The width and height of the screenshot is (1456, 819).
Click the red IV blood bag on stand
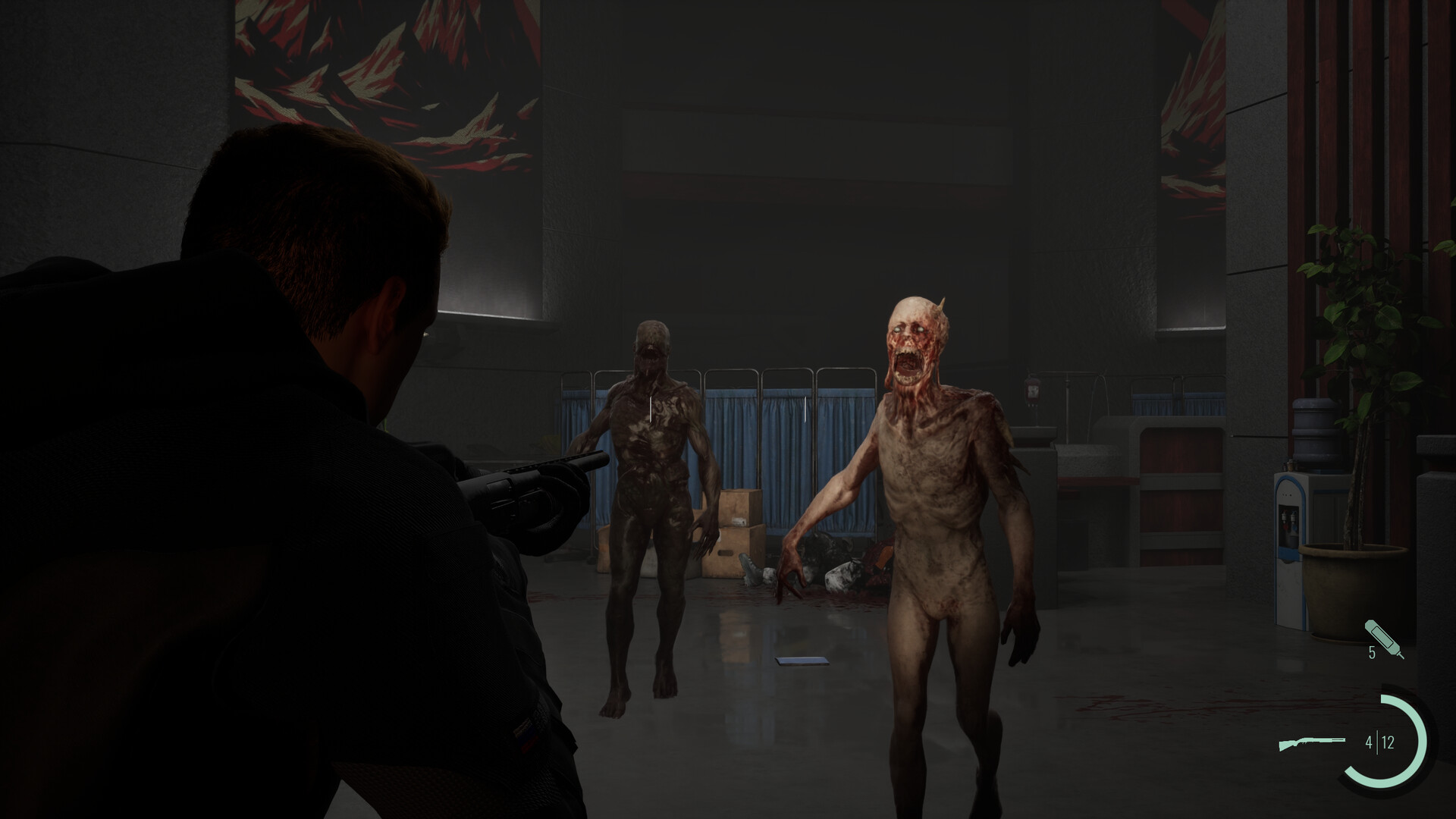[x=1032, y=391]
